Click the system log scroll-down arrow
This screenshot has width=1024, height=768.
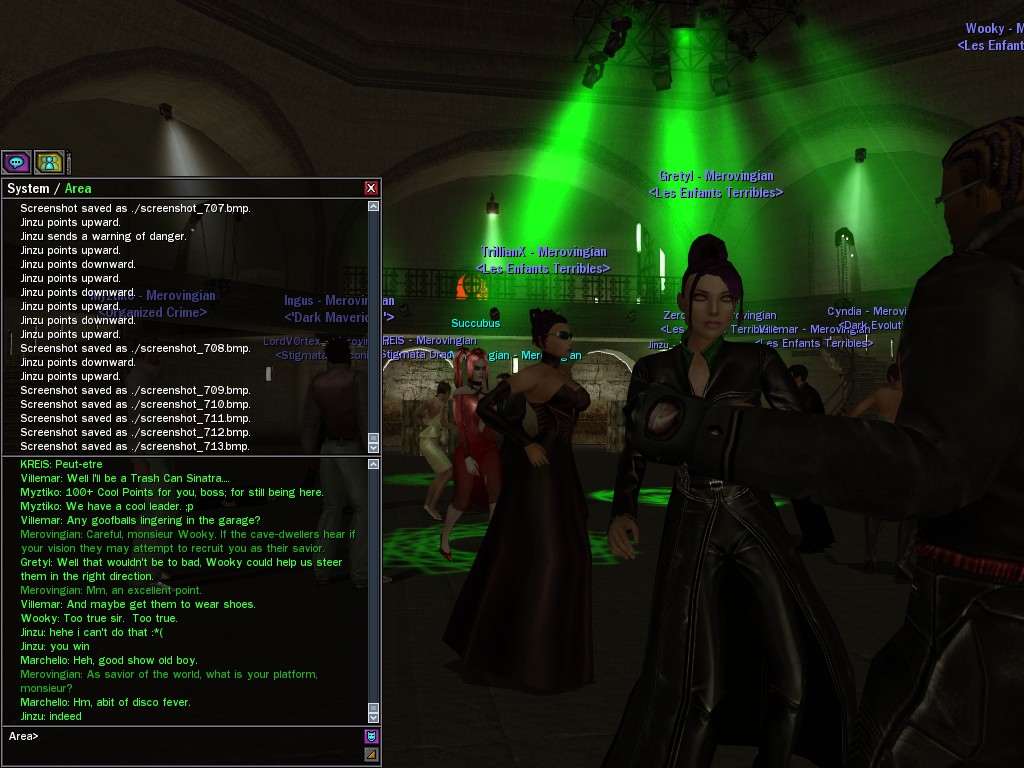[x=374, y=446]
